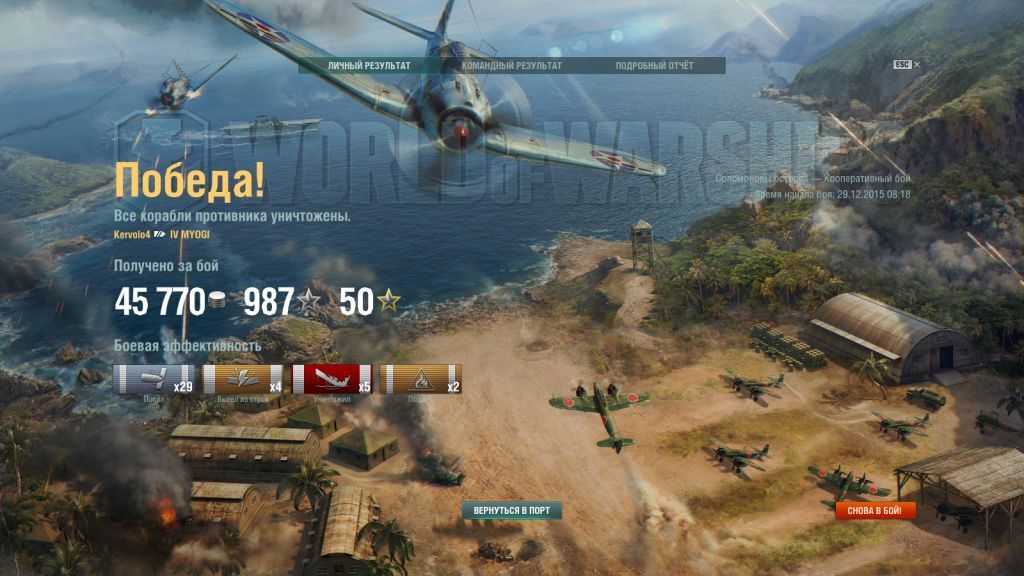Start another battle with Снова в бой!
The height and width of the screenshot is (576, 1024).
point(875,511)
